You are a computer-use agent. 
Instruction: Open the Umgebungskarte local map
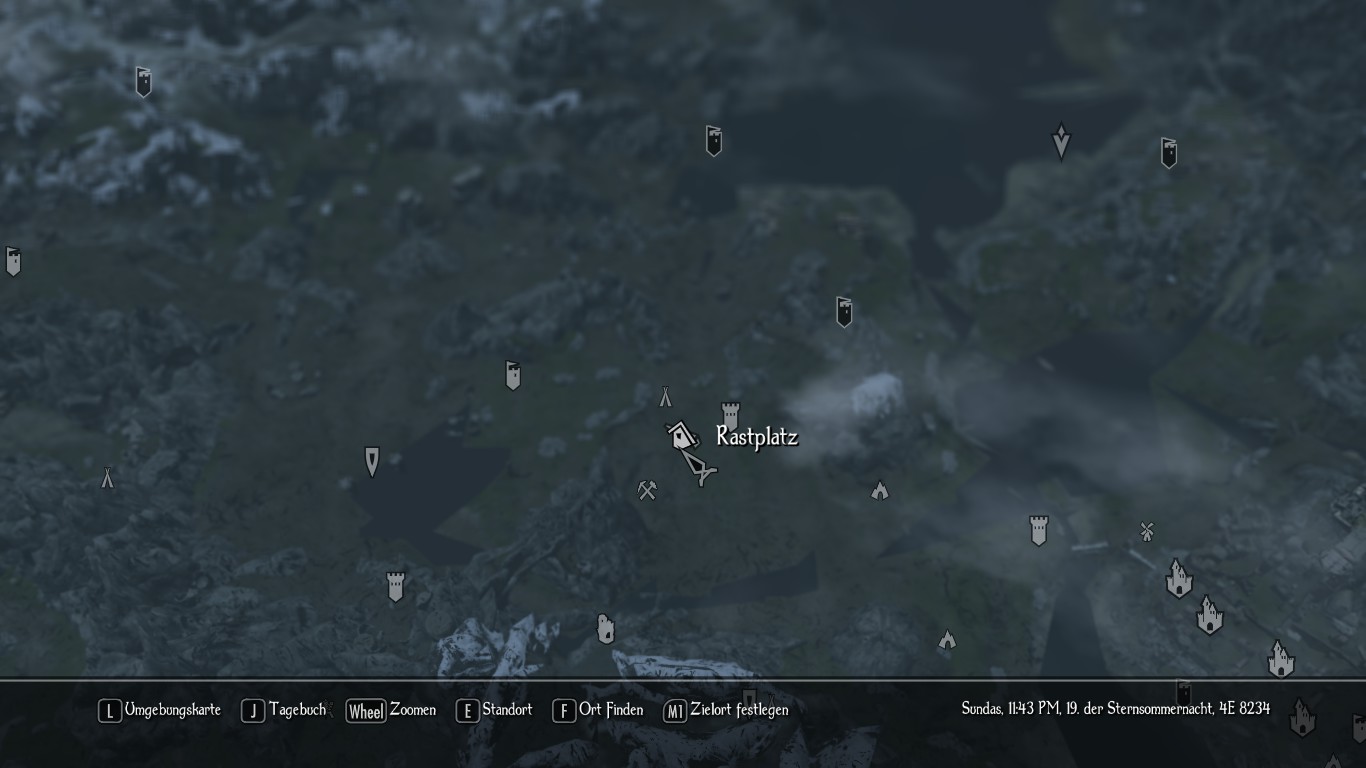(160, 710)
